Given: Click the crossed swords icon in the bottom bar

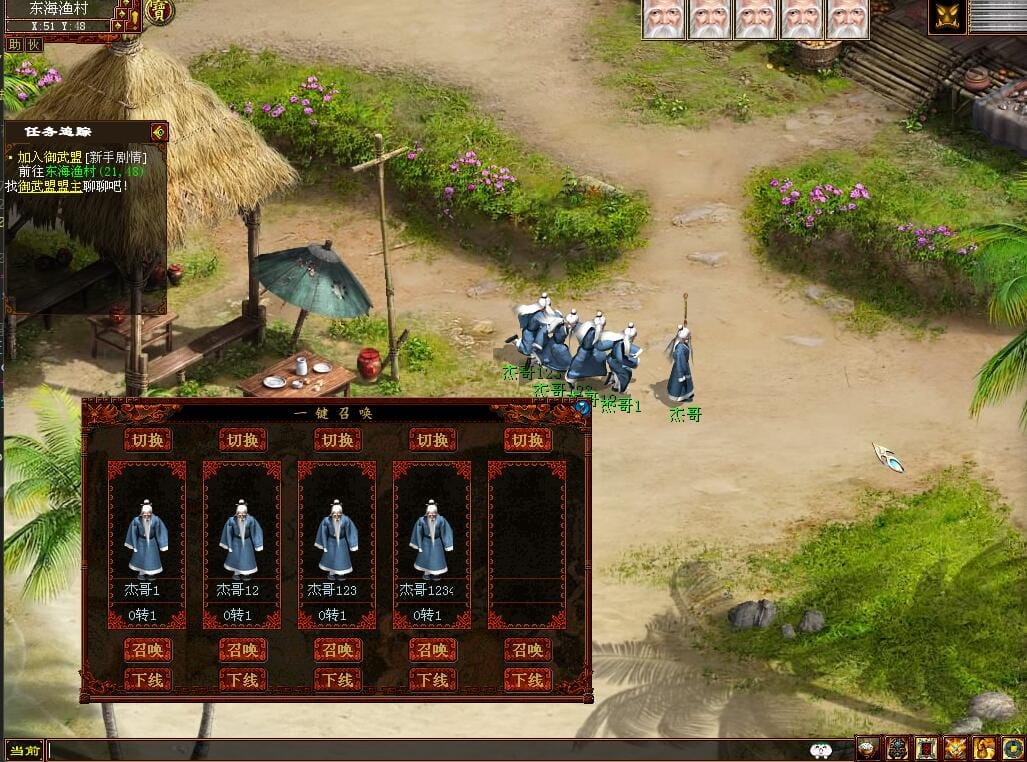Looking at the screenshot, I should (956, 748).
